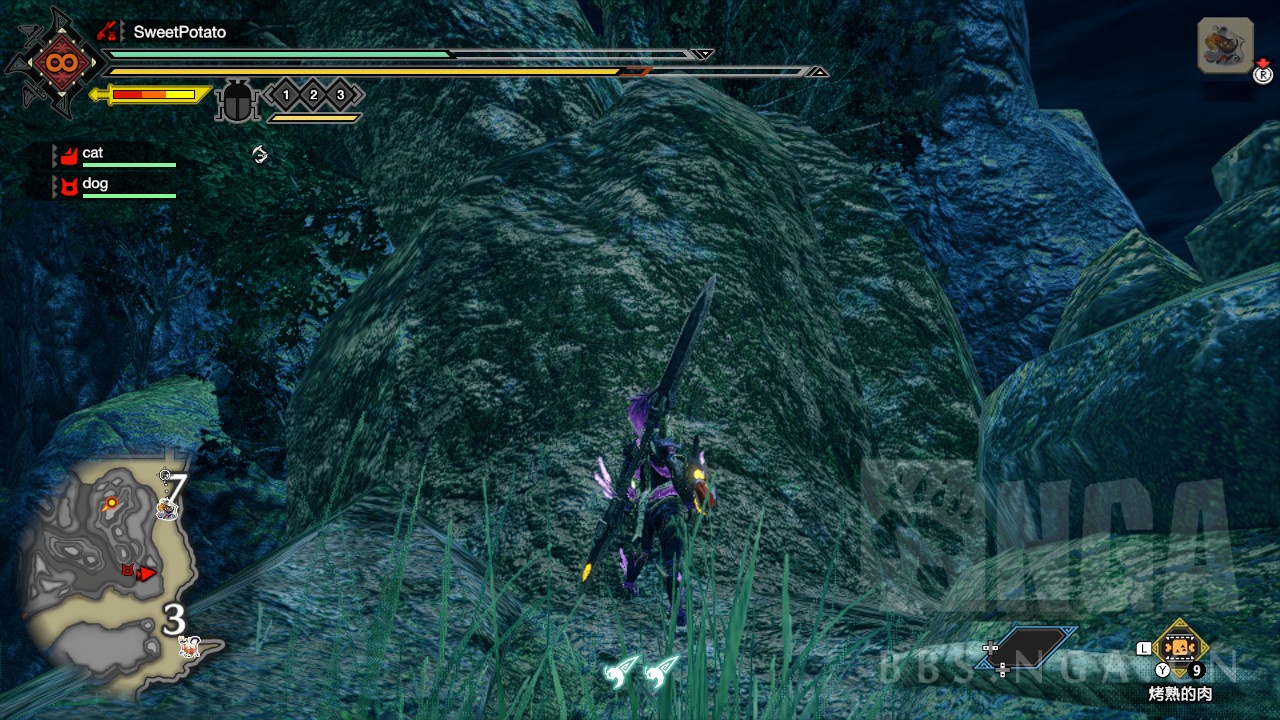The height and width of the screenshot is (720, 1280).
Task: Click the area 7 map marker
Action: tap(175, 490)
